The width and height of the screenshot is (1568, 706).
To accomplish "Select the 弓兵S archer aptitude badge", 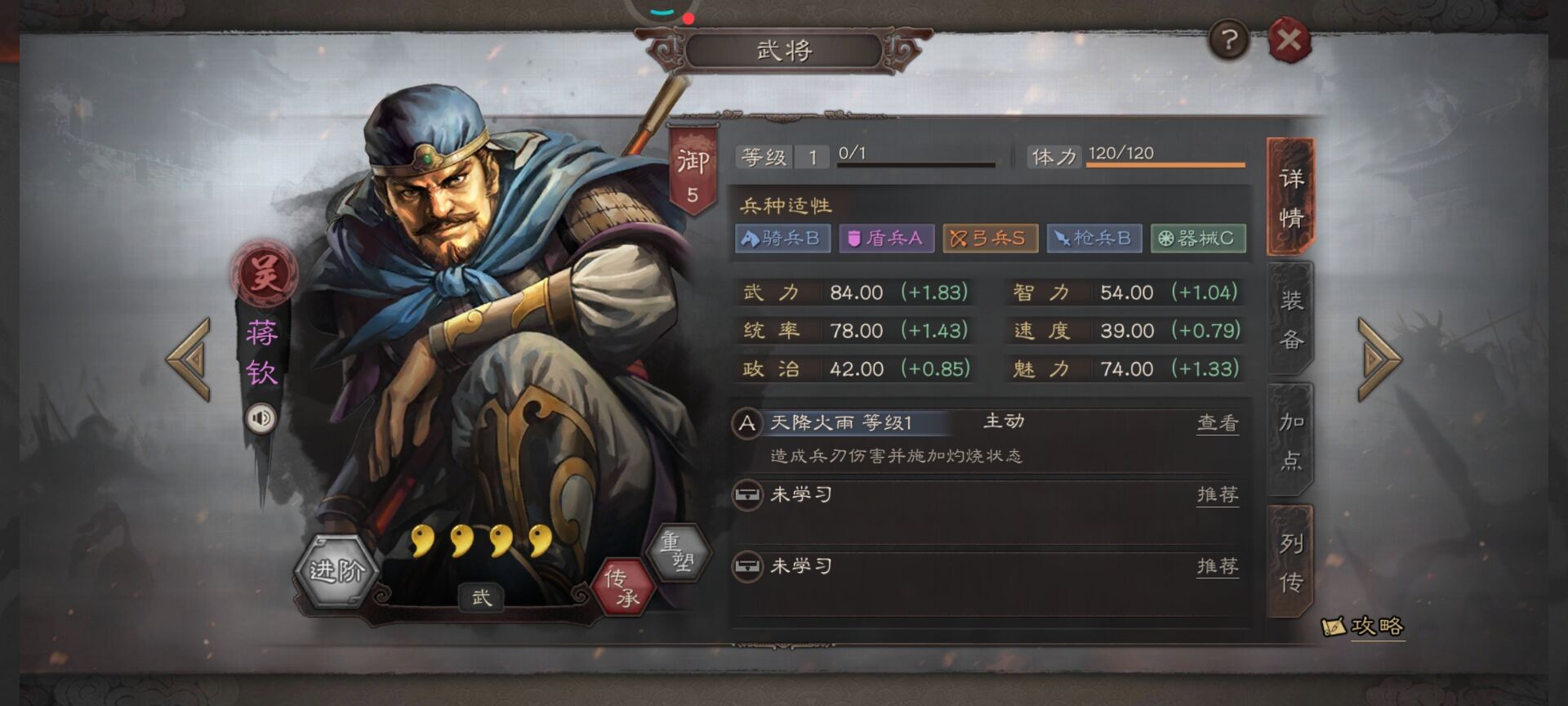I will click(x=990, y=238).
